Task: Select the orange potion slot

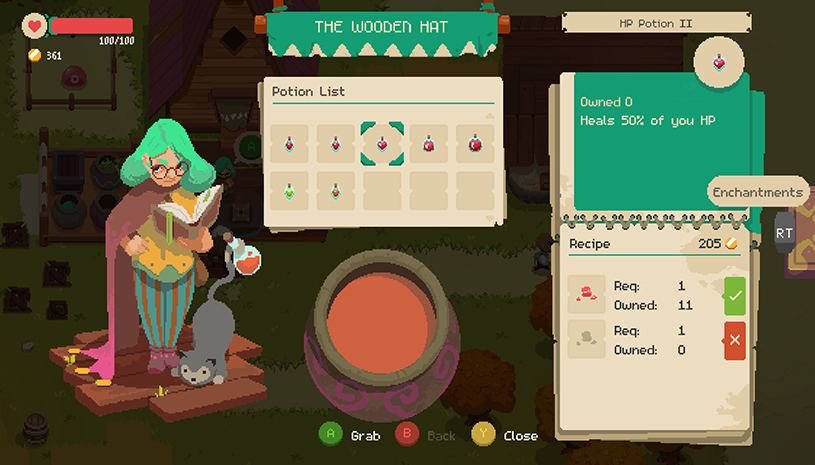Action: 335,190
